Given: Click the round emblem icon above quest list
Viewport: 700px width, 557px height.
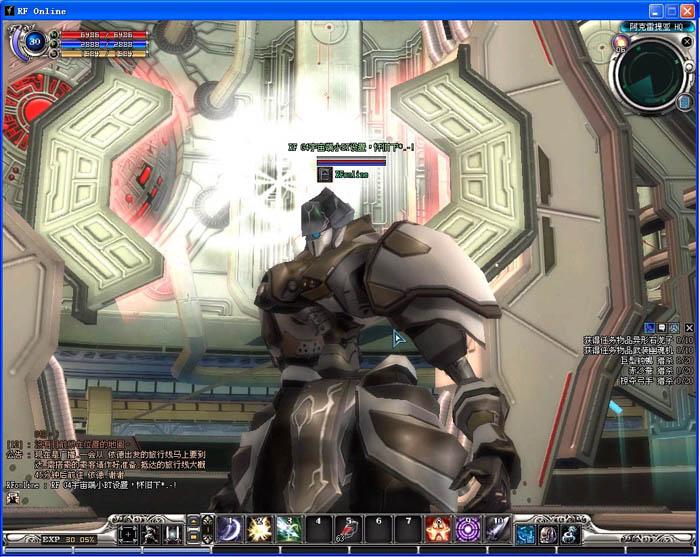Looking at the screenshot, I should [x=675, y=327].
